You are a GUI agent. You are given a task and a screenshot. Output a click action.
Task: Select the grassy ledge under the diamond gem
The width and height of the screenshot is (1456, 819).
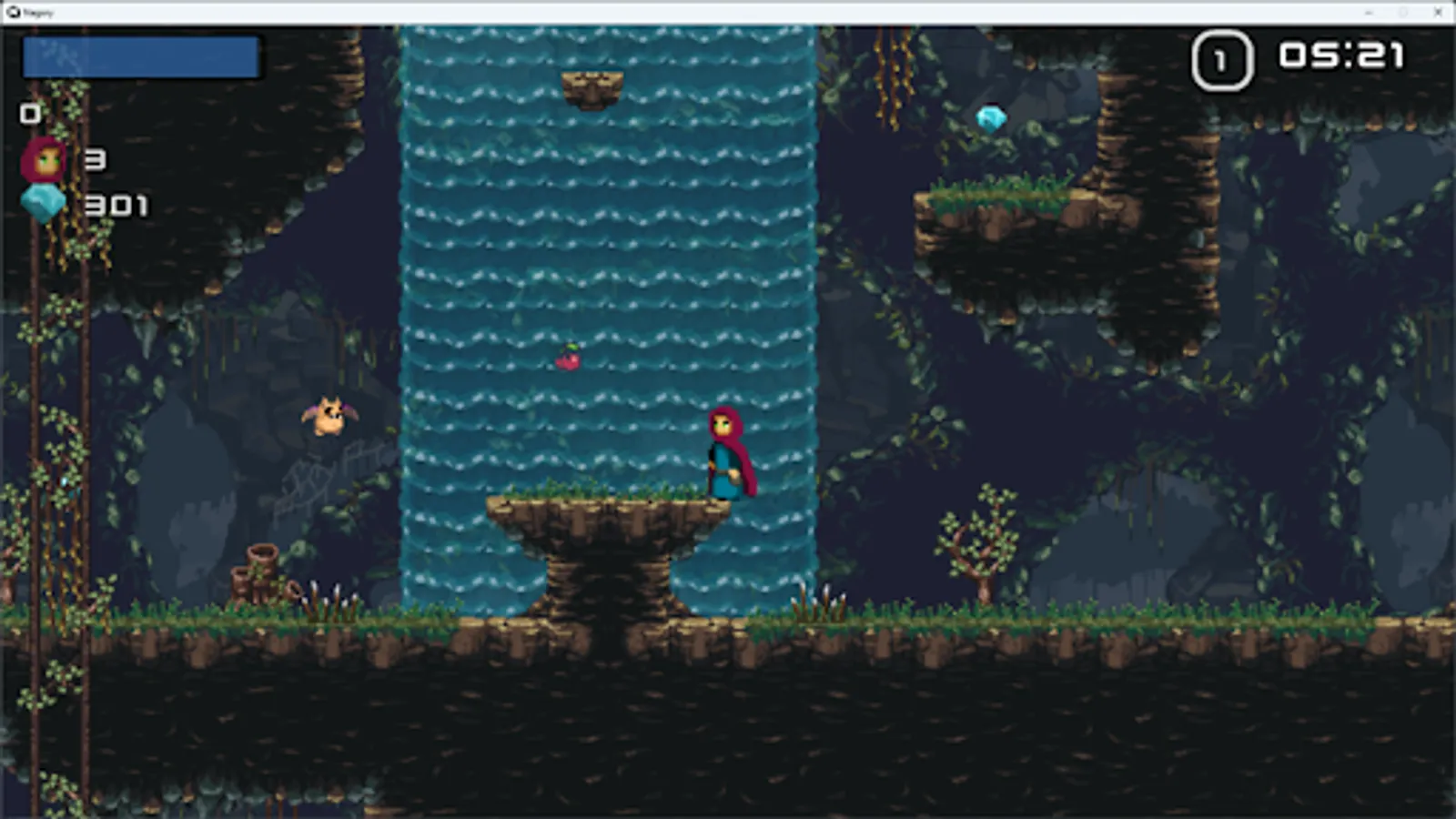1001,198
